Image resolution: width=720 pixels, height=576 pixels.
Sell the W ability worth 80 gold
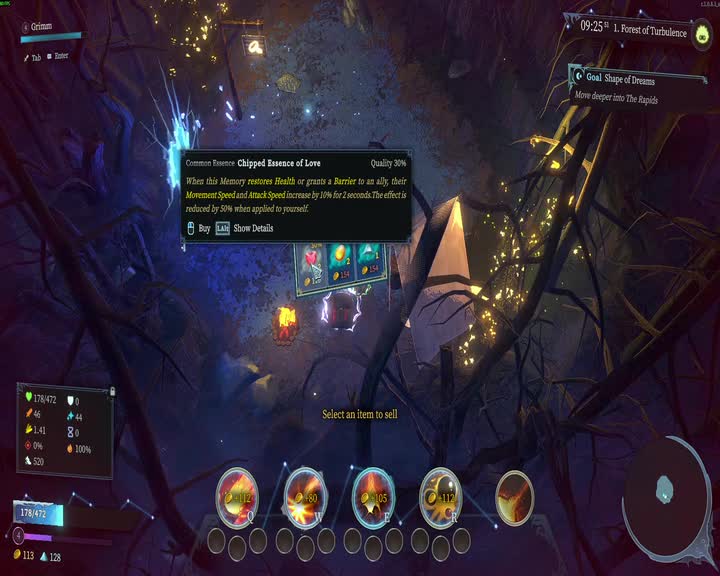click(x=305, y=497)
